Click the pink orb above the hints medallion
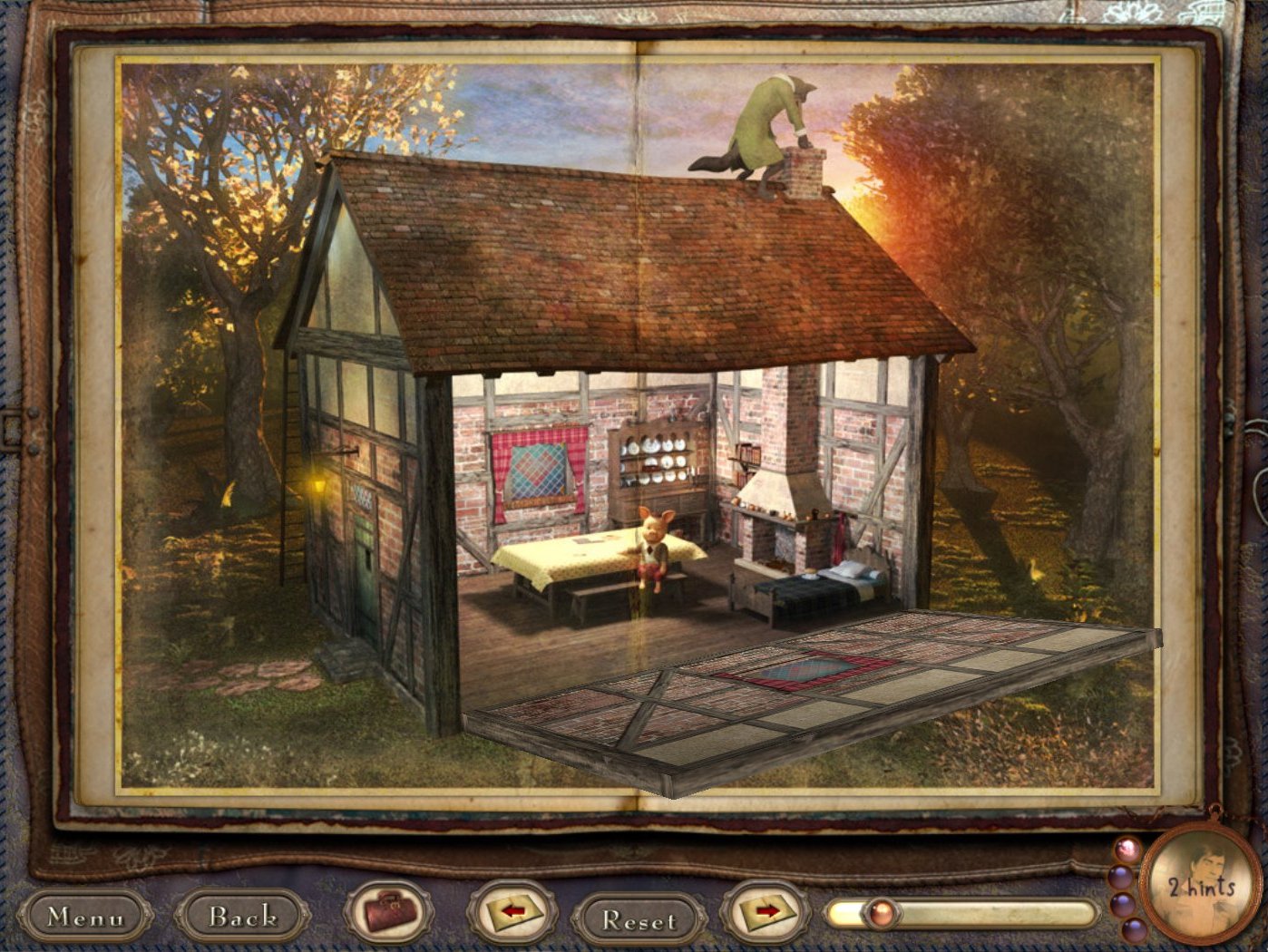Viewport: 1268px width, 952px height. pyautogui.click(x=1127, y=849)
